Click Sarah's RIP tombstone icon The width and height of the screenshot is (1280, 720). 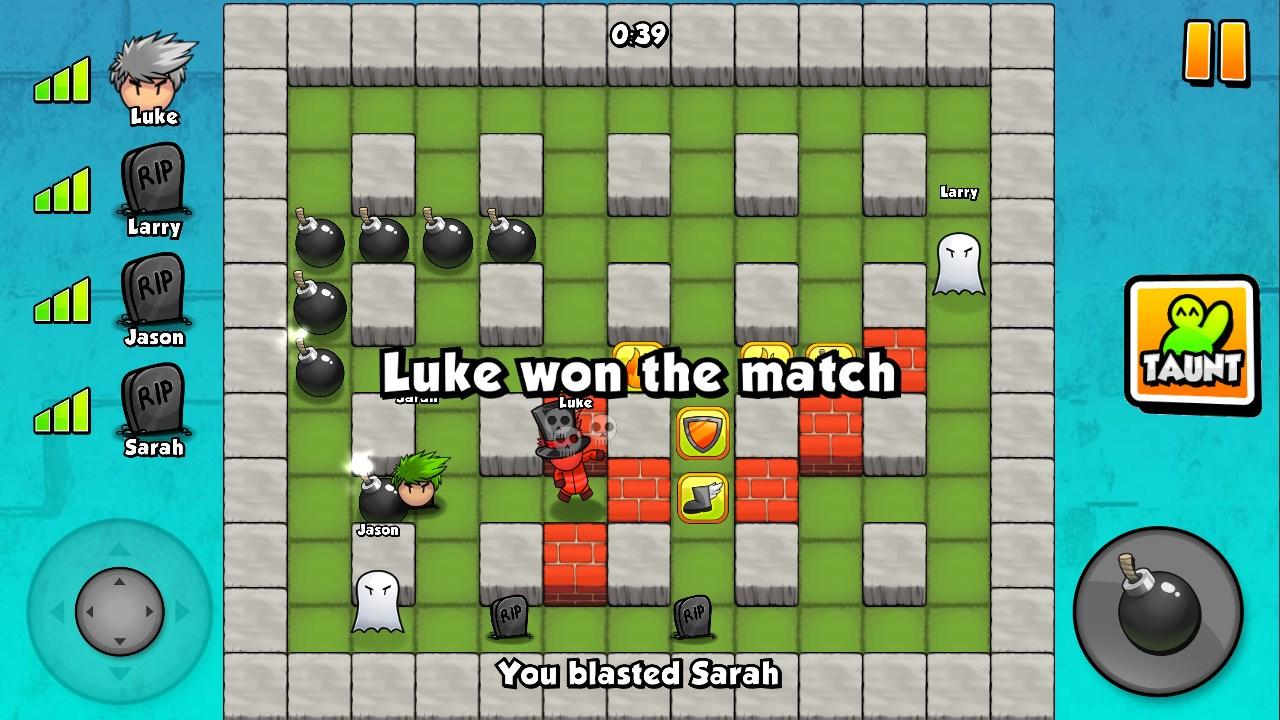point(153,400)
